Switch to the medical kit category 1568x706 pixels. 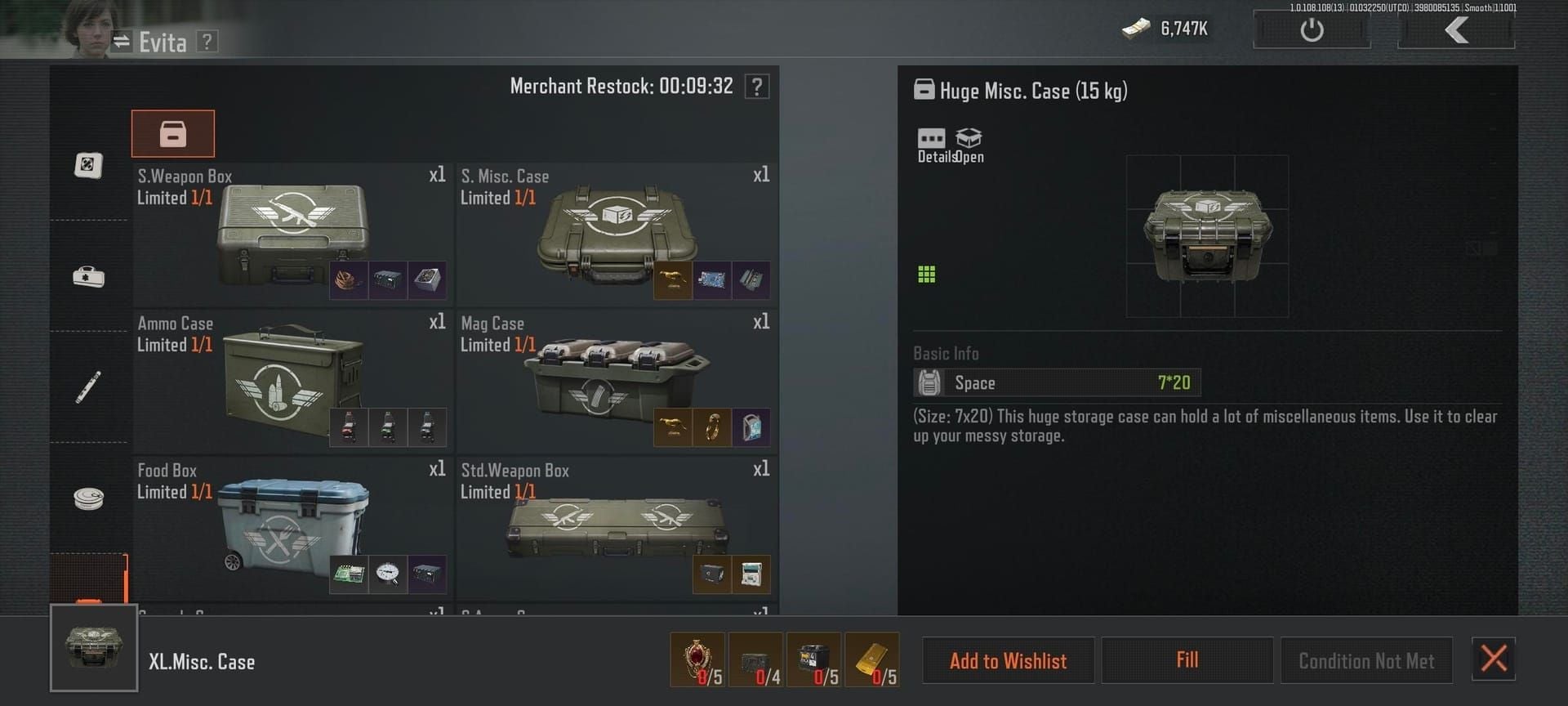coord(88,276)
